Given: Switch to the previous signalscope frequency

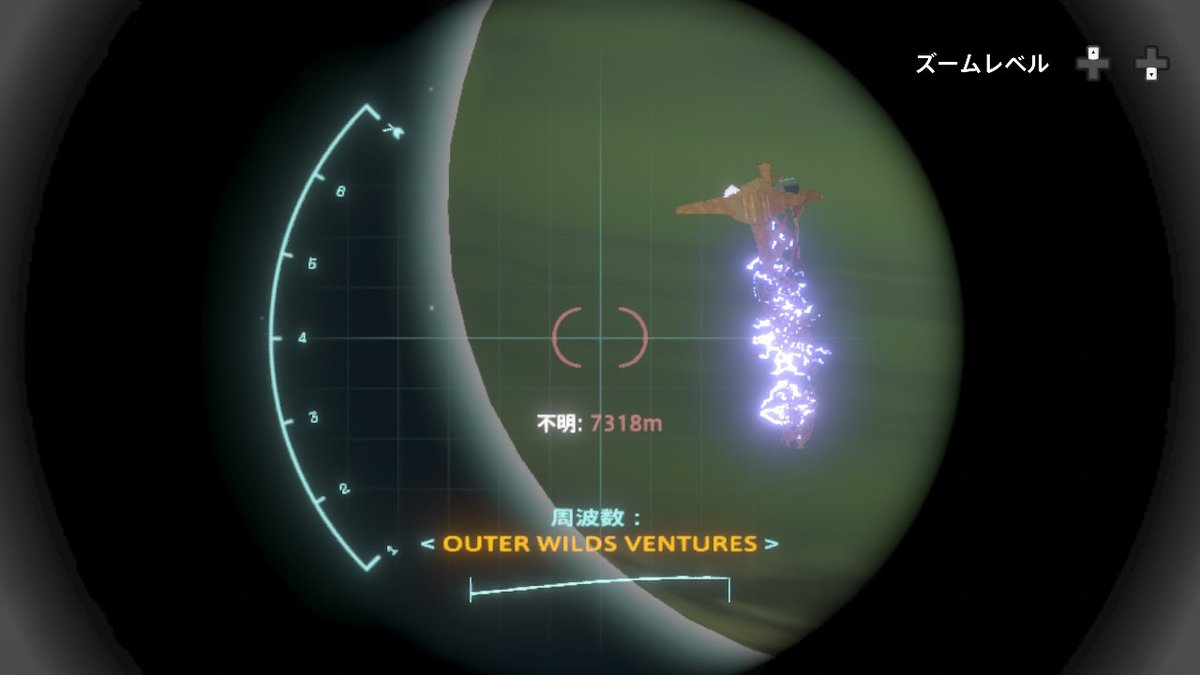Looking at the screenshot, I should point(427,545).
